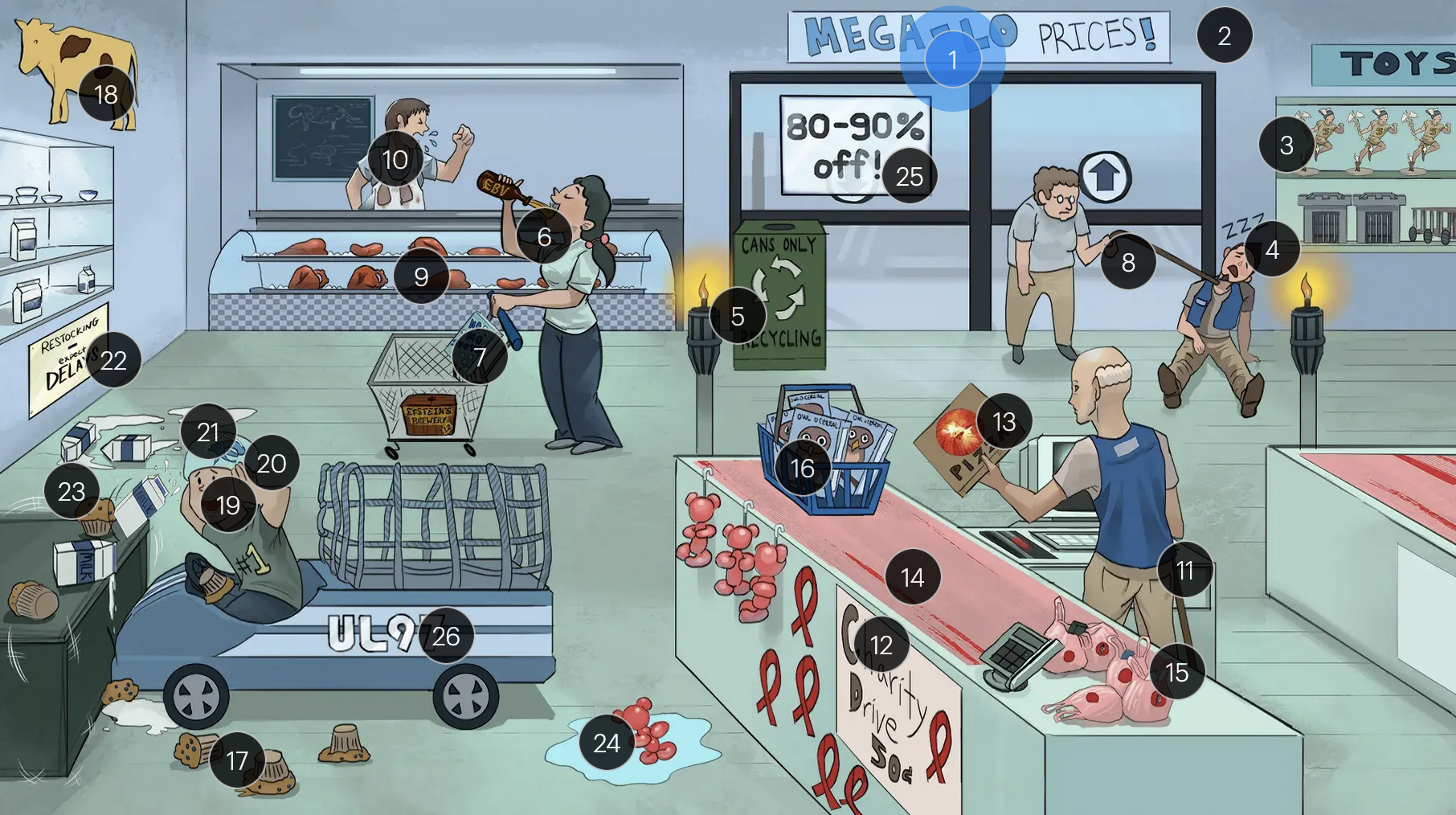The image size is (1456, 815).
Task: Select marker 18 on the cow sign
Action: tap(106, 95)
